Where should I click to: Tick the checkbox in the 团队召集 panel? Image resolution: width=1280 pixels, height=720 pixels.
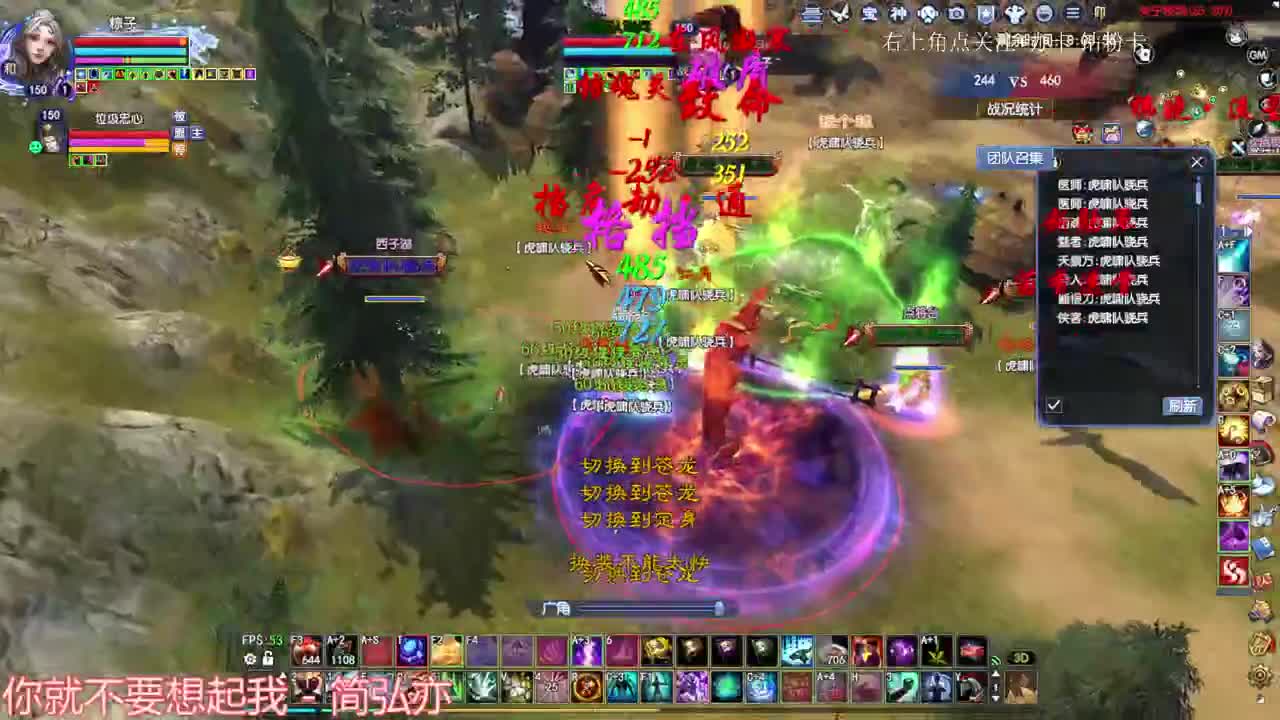(x=1053, y=406)
